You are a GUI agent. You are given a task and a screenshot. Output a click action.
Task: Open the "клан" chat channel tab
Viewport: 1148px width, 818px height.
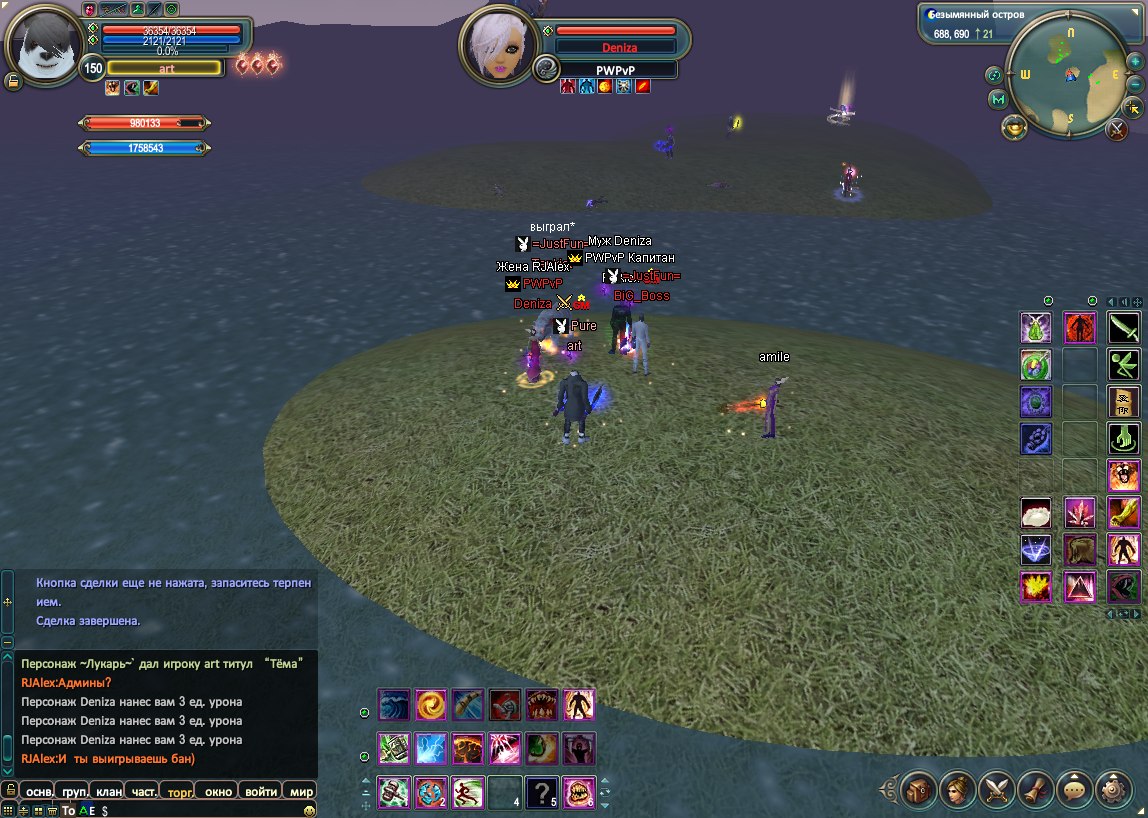(109, 791)
